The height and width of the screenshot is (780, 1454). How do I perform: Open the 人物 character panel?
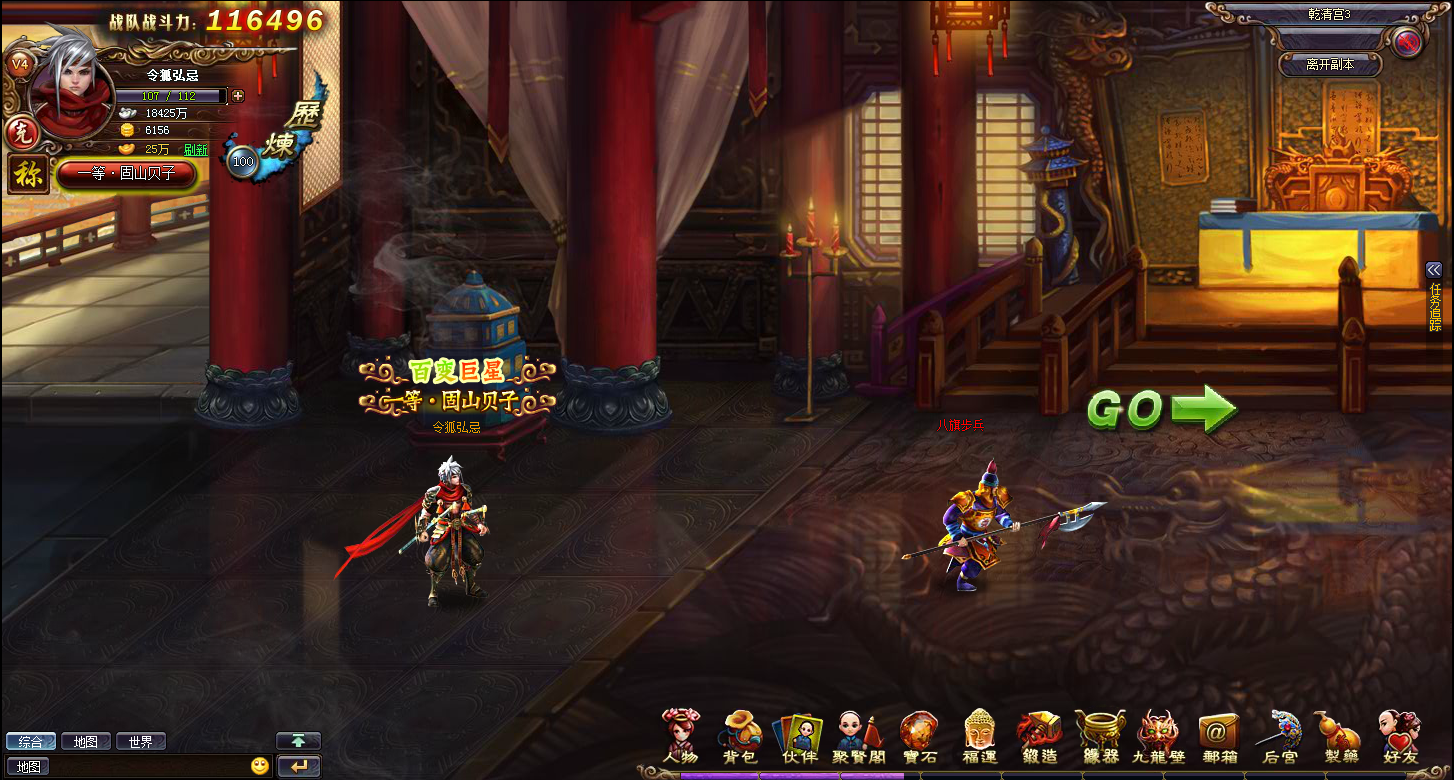(x=681, y=737)
